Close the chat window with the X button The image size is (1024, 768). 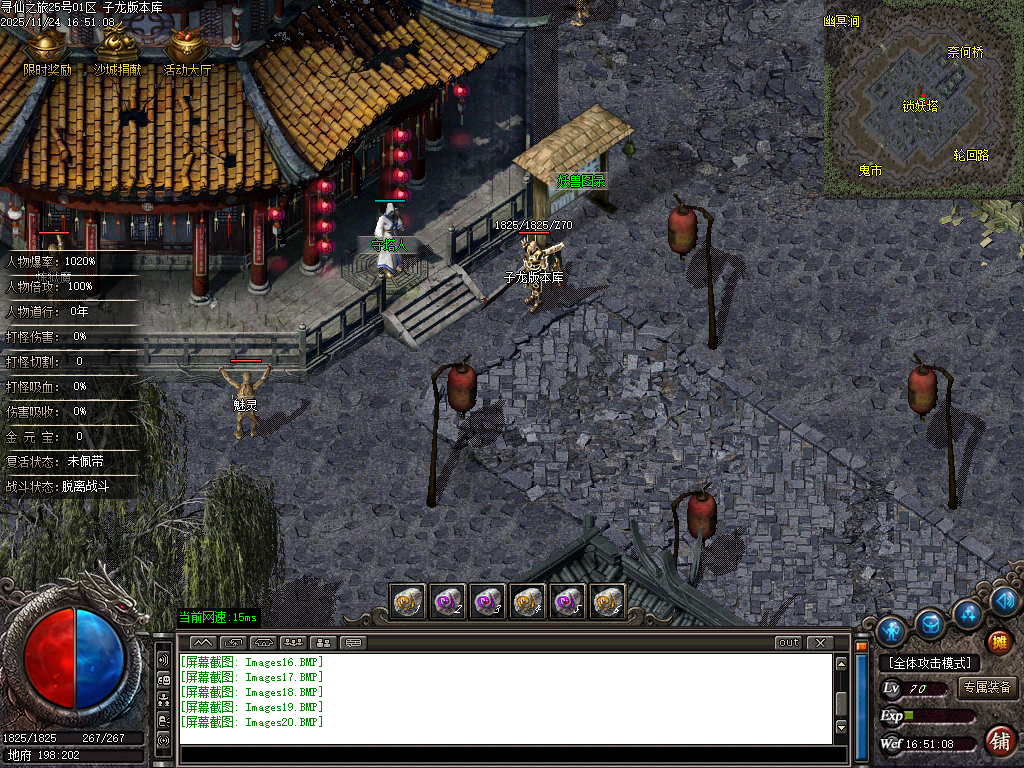(x=820, y=642)
